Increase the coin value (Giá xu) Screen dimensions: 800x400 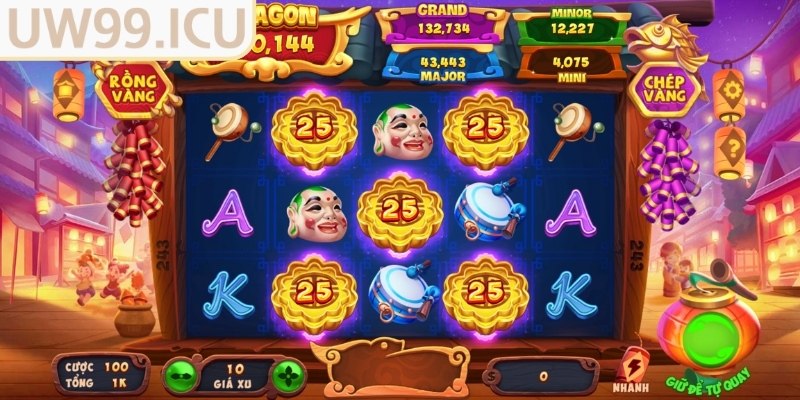pyautogui.click(x=288, y=378)
